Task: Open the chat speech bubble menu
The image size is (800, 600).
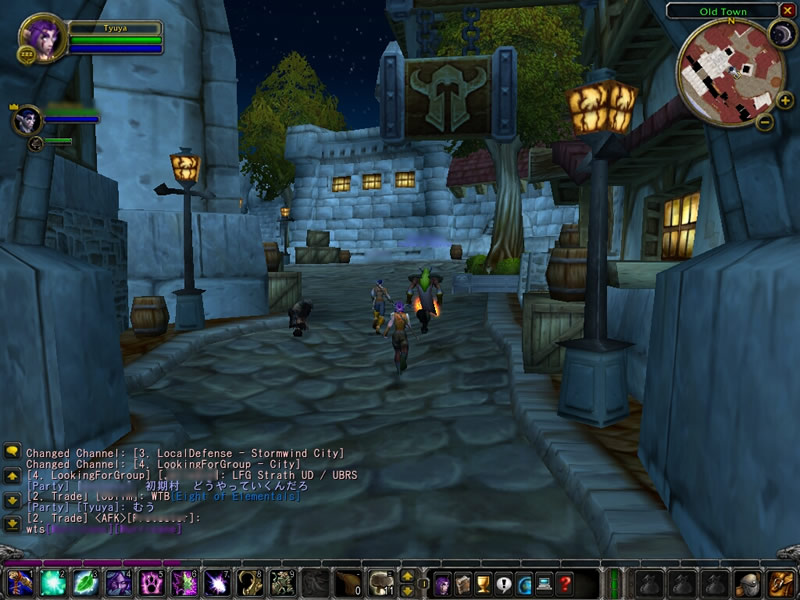Action: pos(12,452)
